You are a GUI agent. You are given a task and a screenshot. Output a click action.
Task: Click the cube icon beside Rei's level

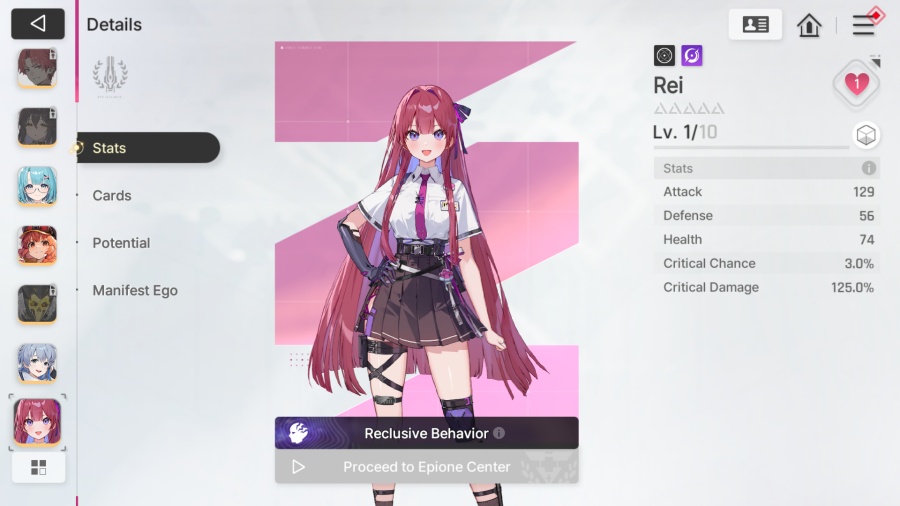click(x=866, y=135)
